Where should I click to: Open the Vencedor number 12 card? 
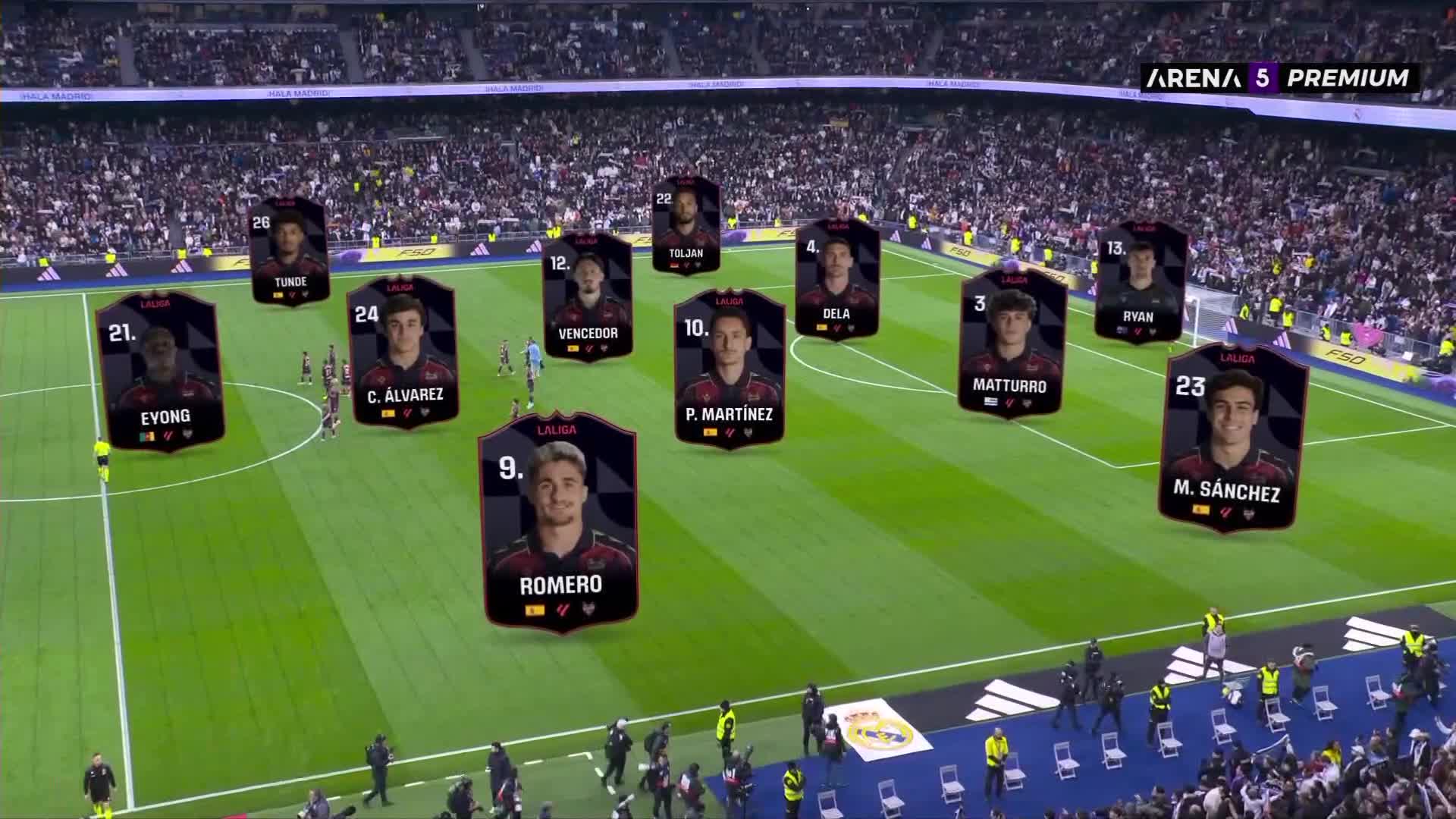click(588, 297)
